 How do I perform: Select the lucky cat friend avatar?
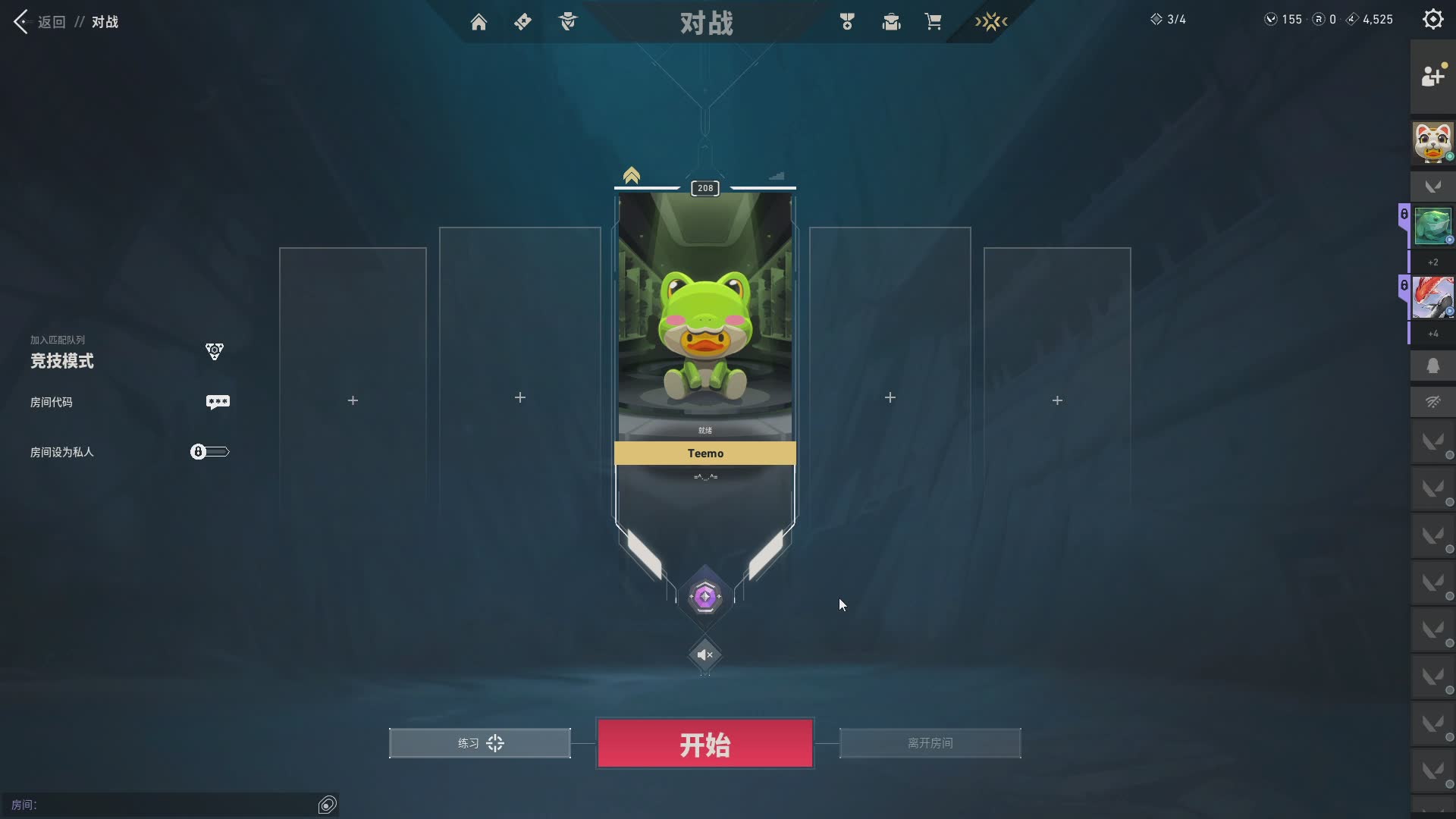tap(1432, 143)
